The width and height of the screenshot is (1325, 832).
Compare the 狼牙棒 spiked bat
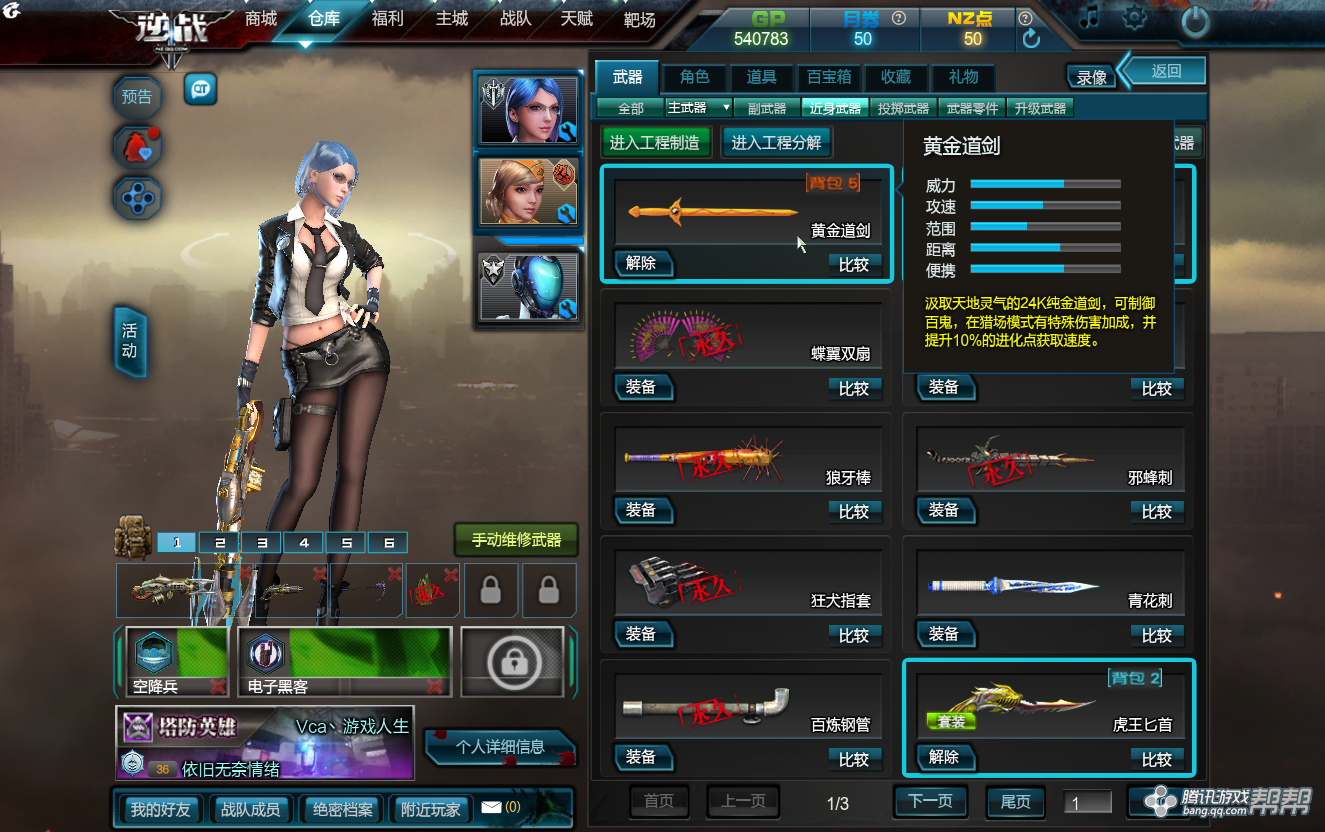[x=853, y=511]
